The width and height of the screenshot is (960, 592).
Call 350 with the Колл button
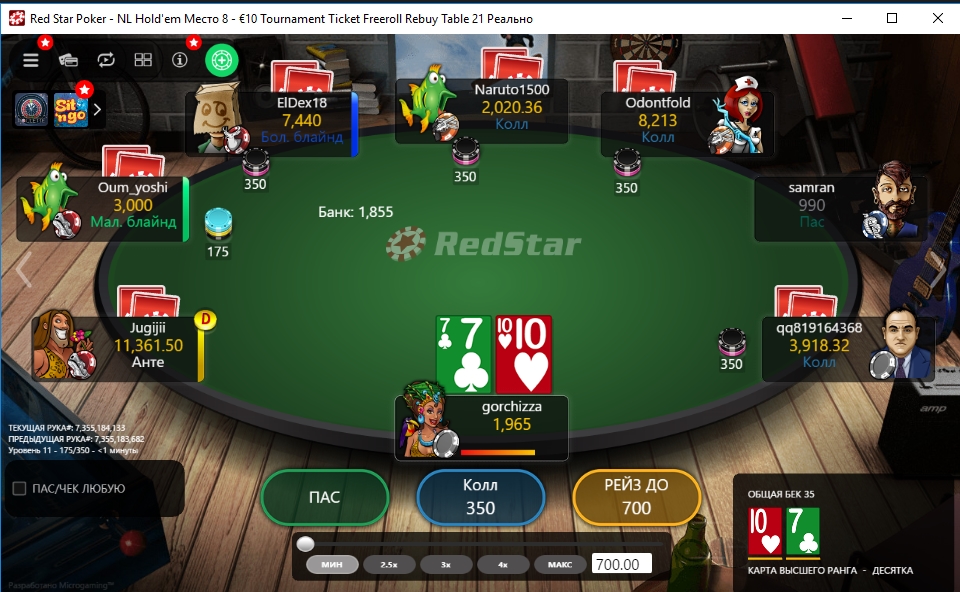480,497
